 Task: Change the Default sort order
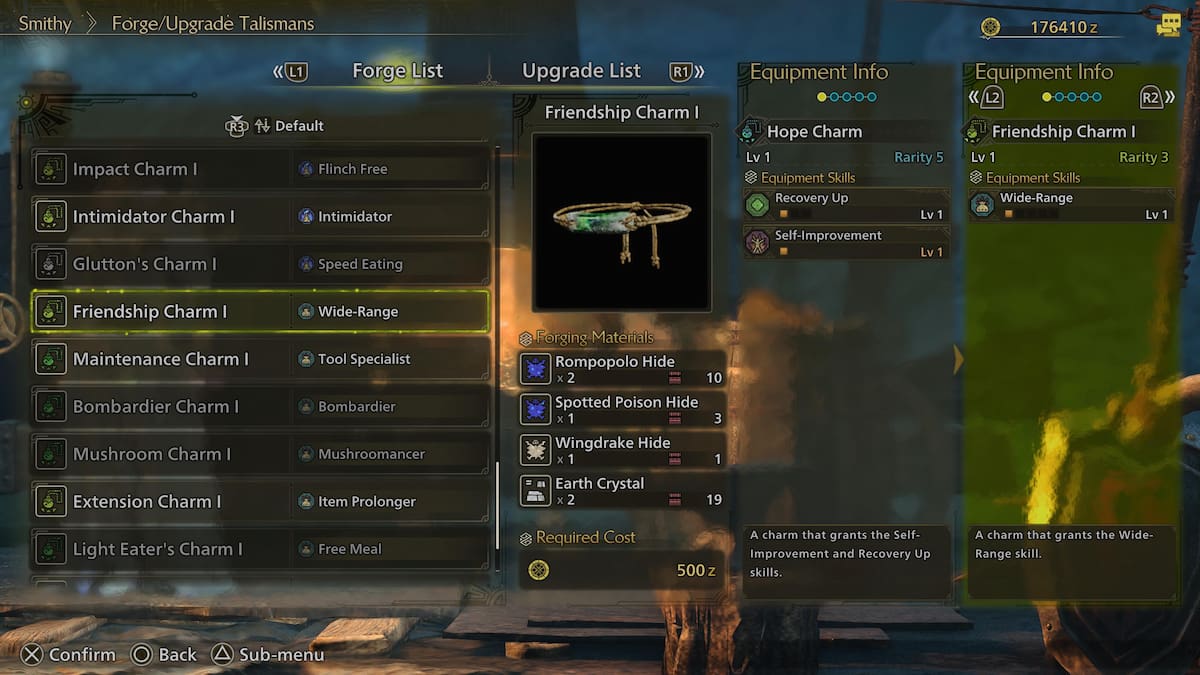288,126
